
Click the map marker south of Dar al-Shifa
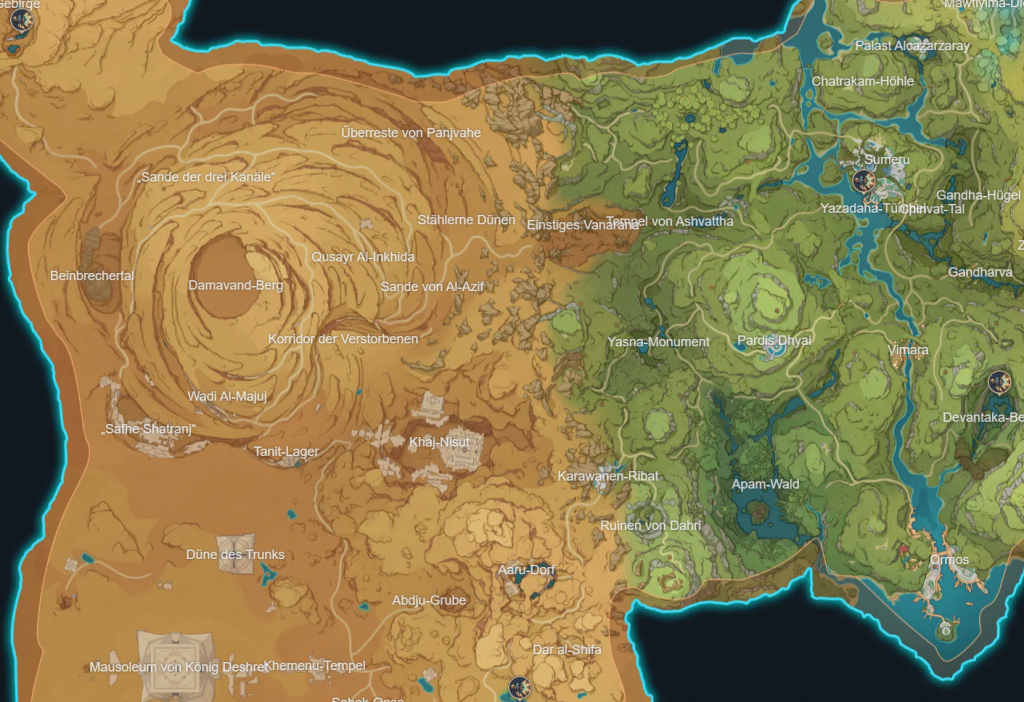(x=518, y=687)
